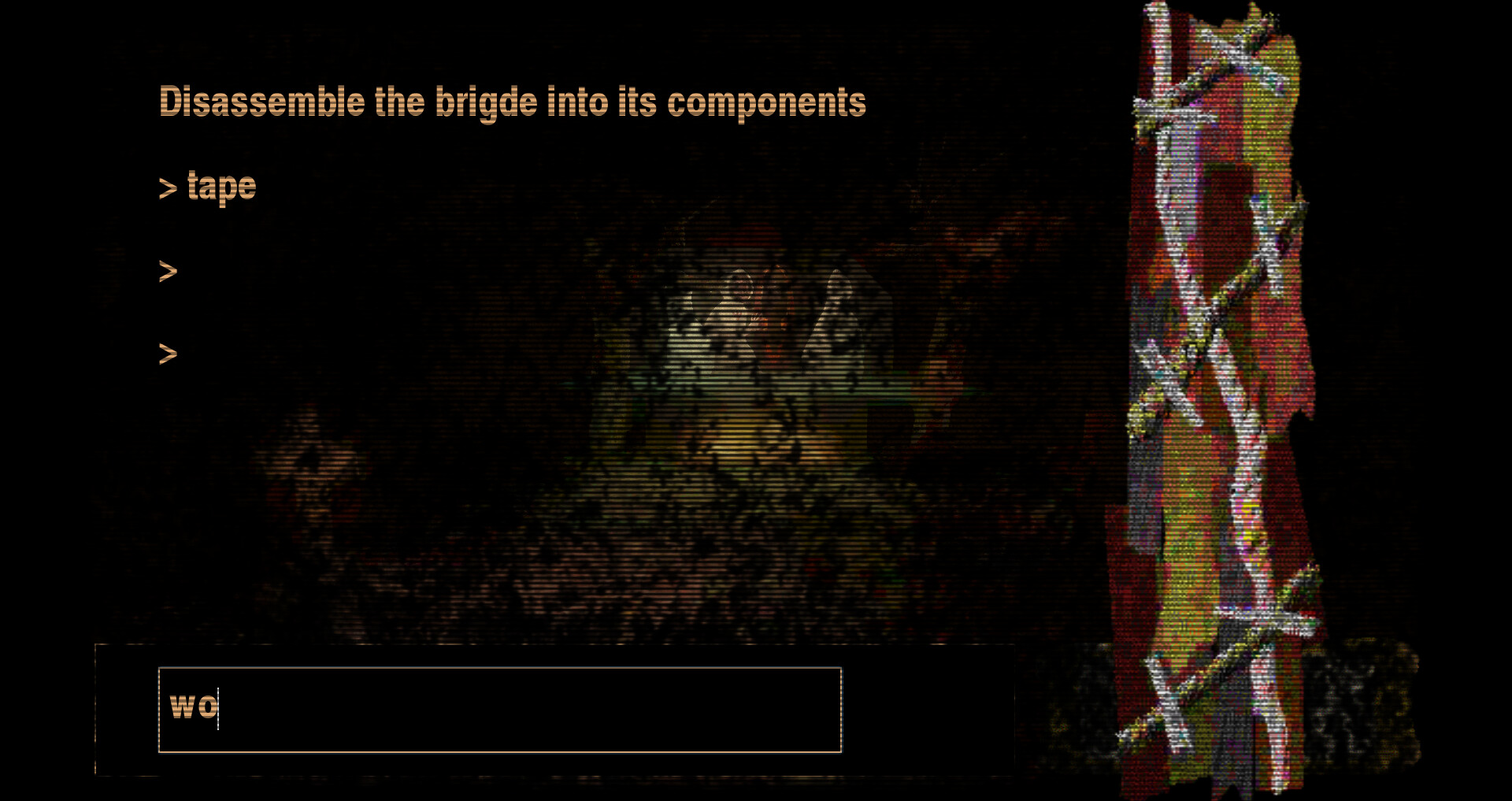This screenshot has width=1512, height=801.
Task: Select the second empty '>' answer slot
Action: click(x=168, y=272)
